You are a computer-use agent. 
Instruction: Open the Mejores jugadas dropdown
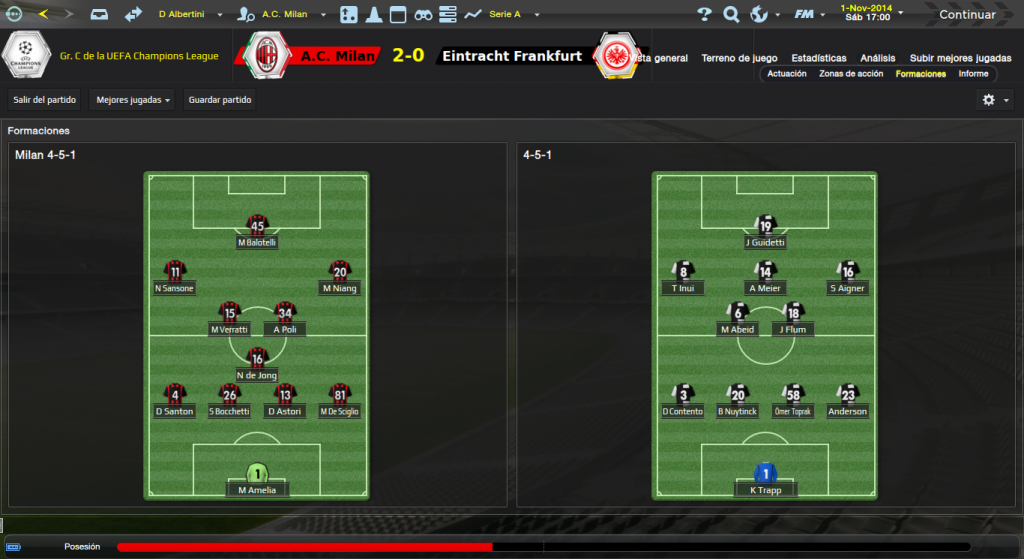point(132,100)
